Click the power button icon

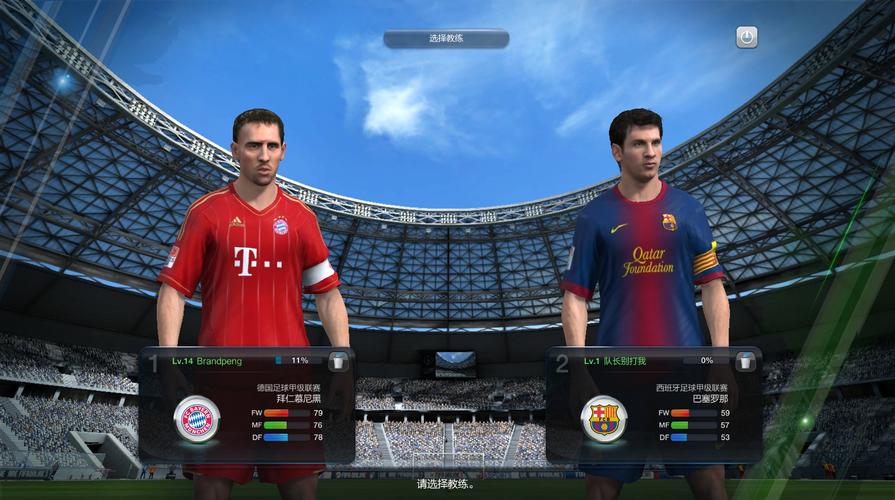746,38
